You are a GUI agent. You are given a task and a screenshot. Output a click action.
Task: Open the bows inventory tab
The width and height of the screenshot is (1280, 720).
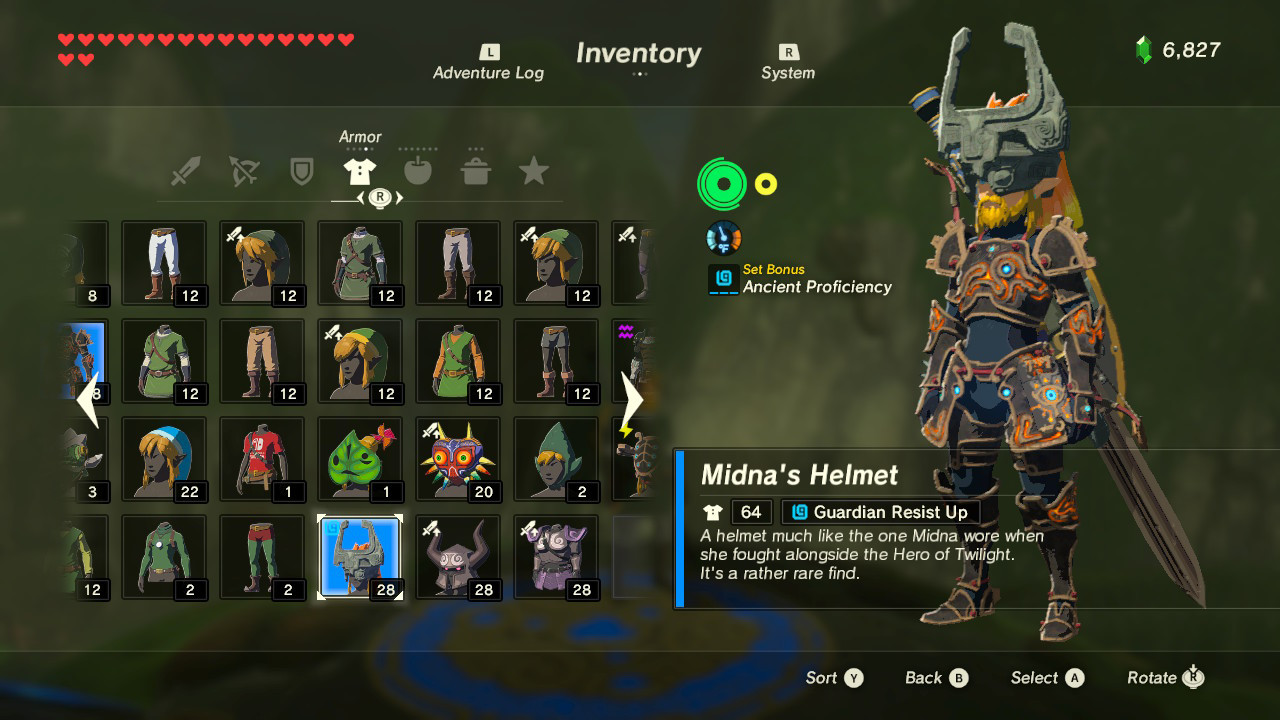point(245,170)
